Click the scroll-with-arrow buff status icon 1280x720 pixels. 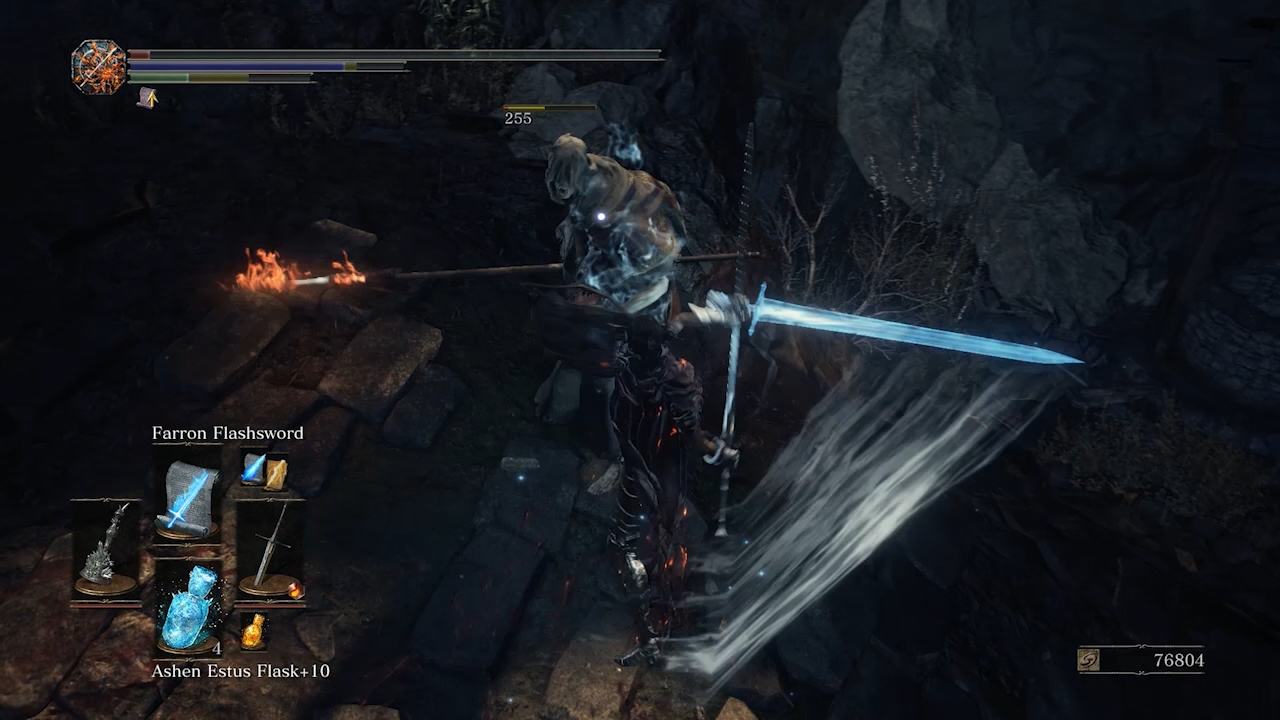147,97
